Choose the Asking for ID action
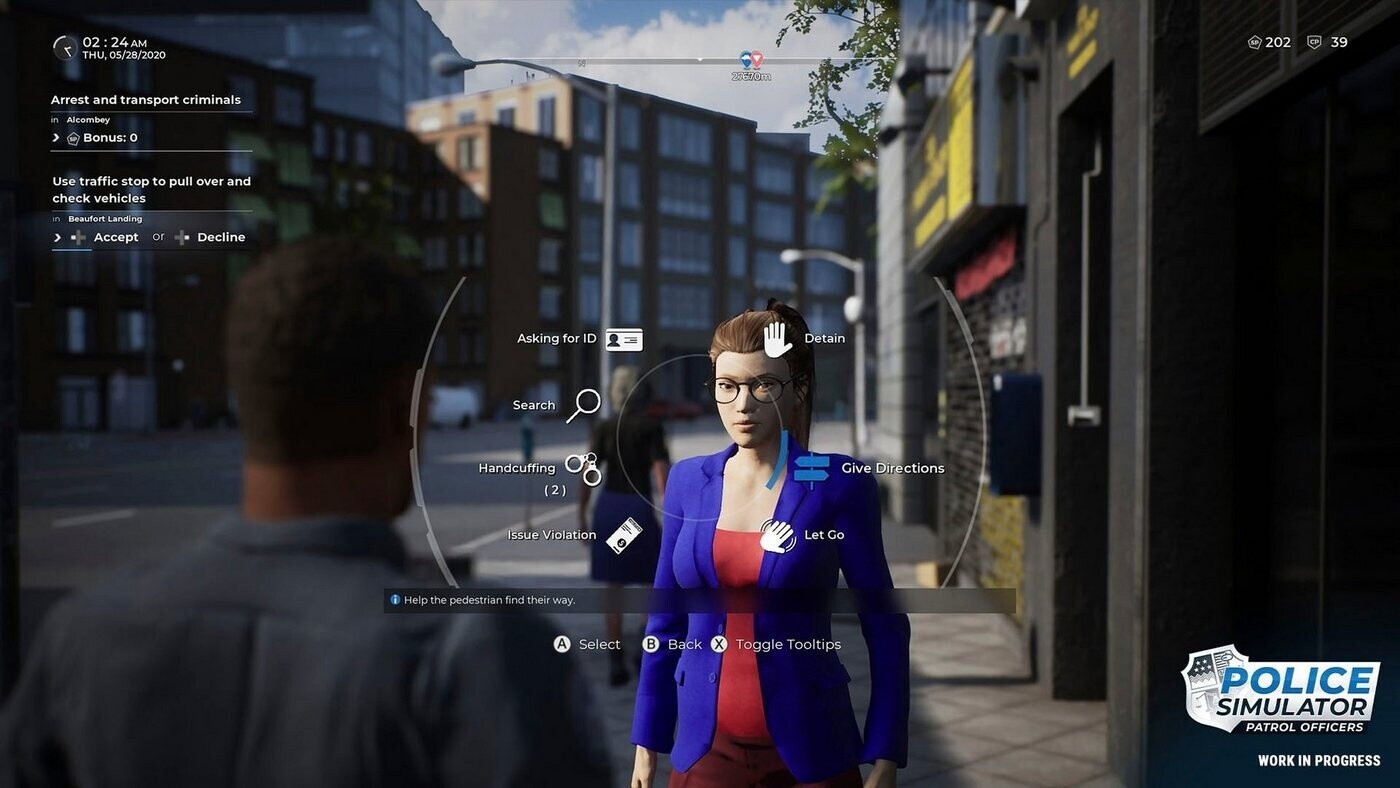 [623, 339]
